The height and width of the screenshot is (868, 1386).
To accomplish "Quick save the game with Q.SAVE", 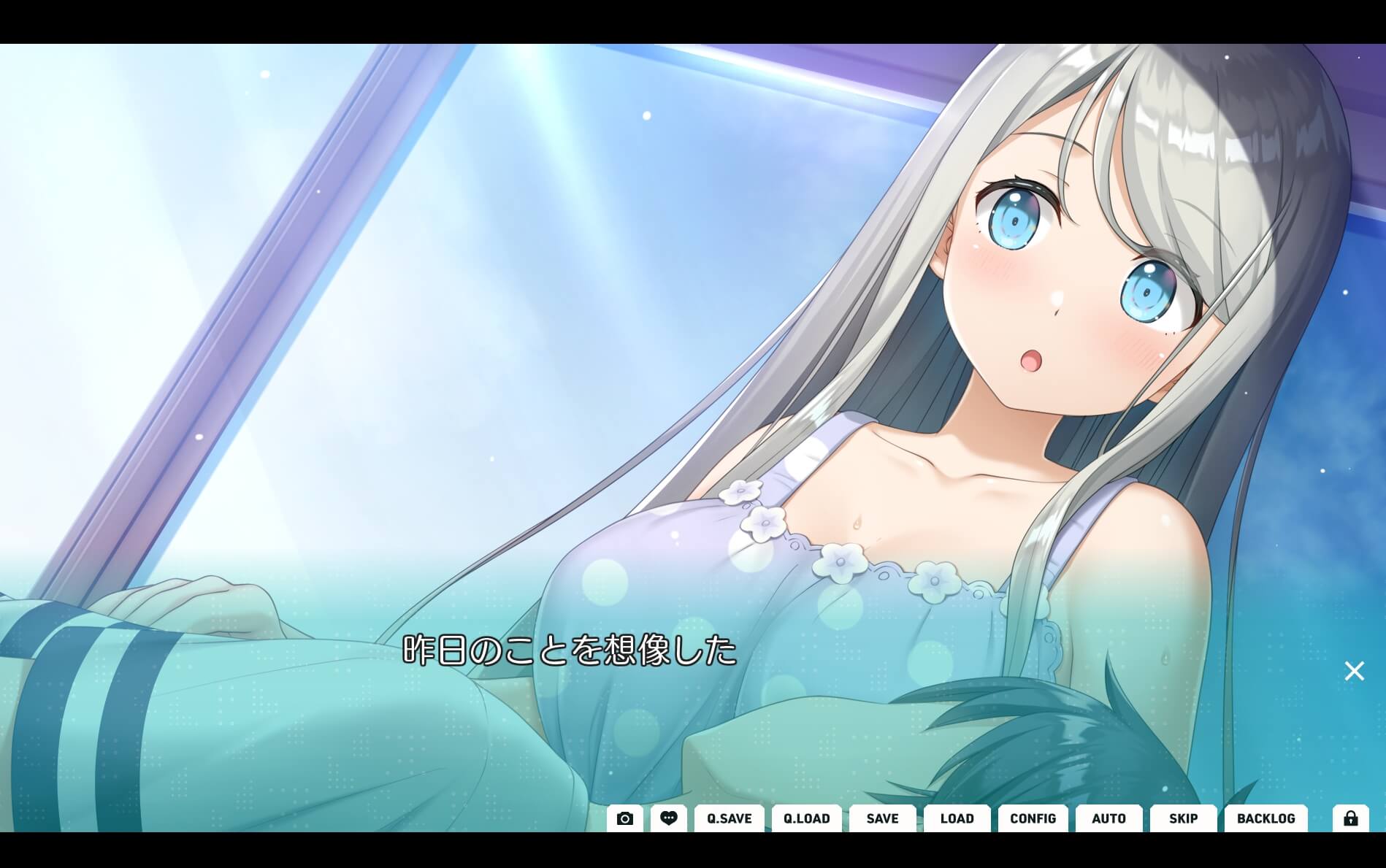I will coord(728,818).
